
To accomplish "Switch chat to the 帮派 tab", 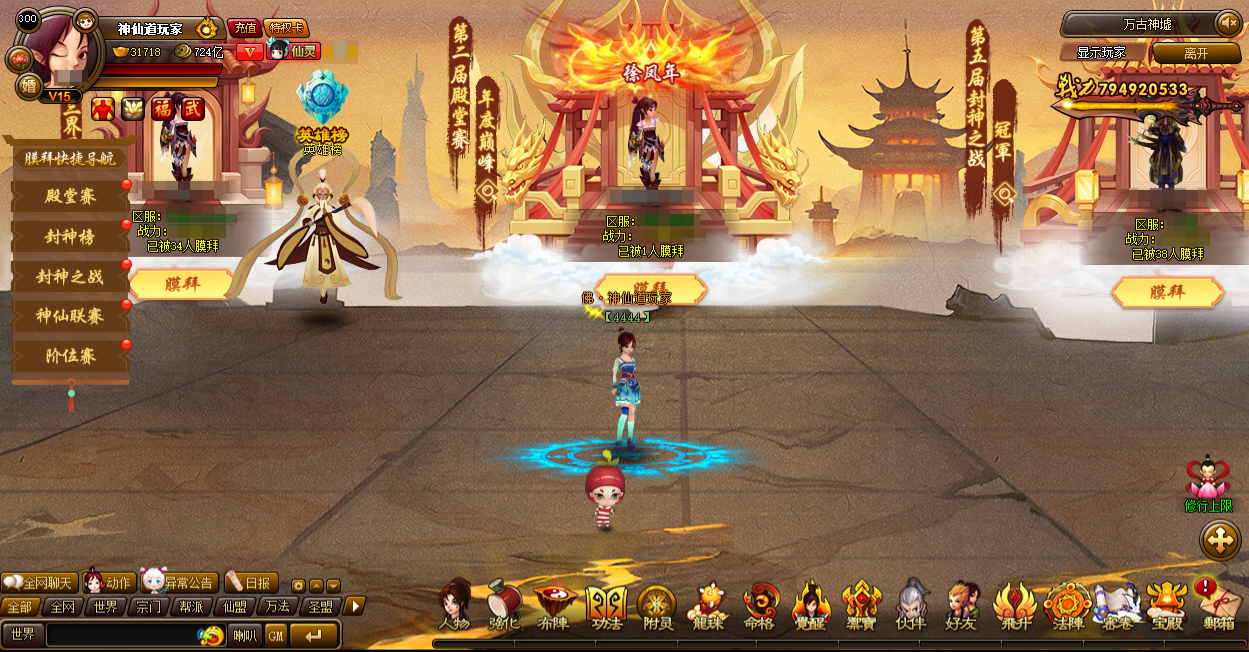I will [x=191, y=607].
